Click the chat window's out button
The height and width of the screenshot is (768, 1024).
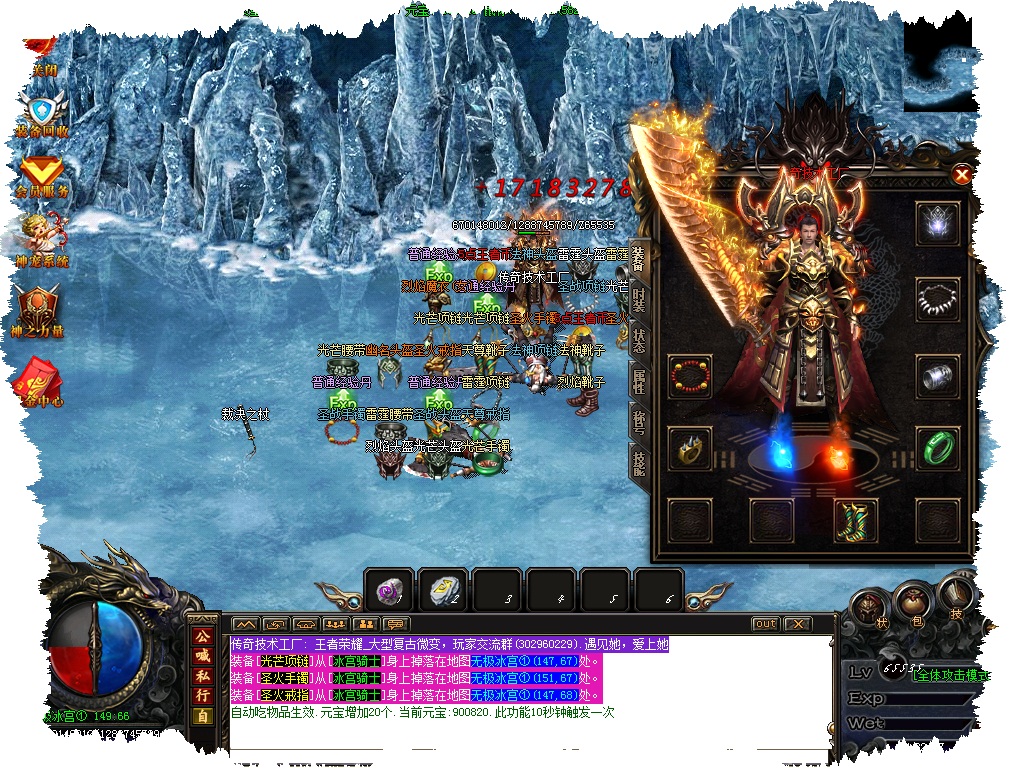pyautogui.click(x=765, y=624)
